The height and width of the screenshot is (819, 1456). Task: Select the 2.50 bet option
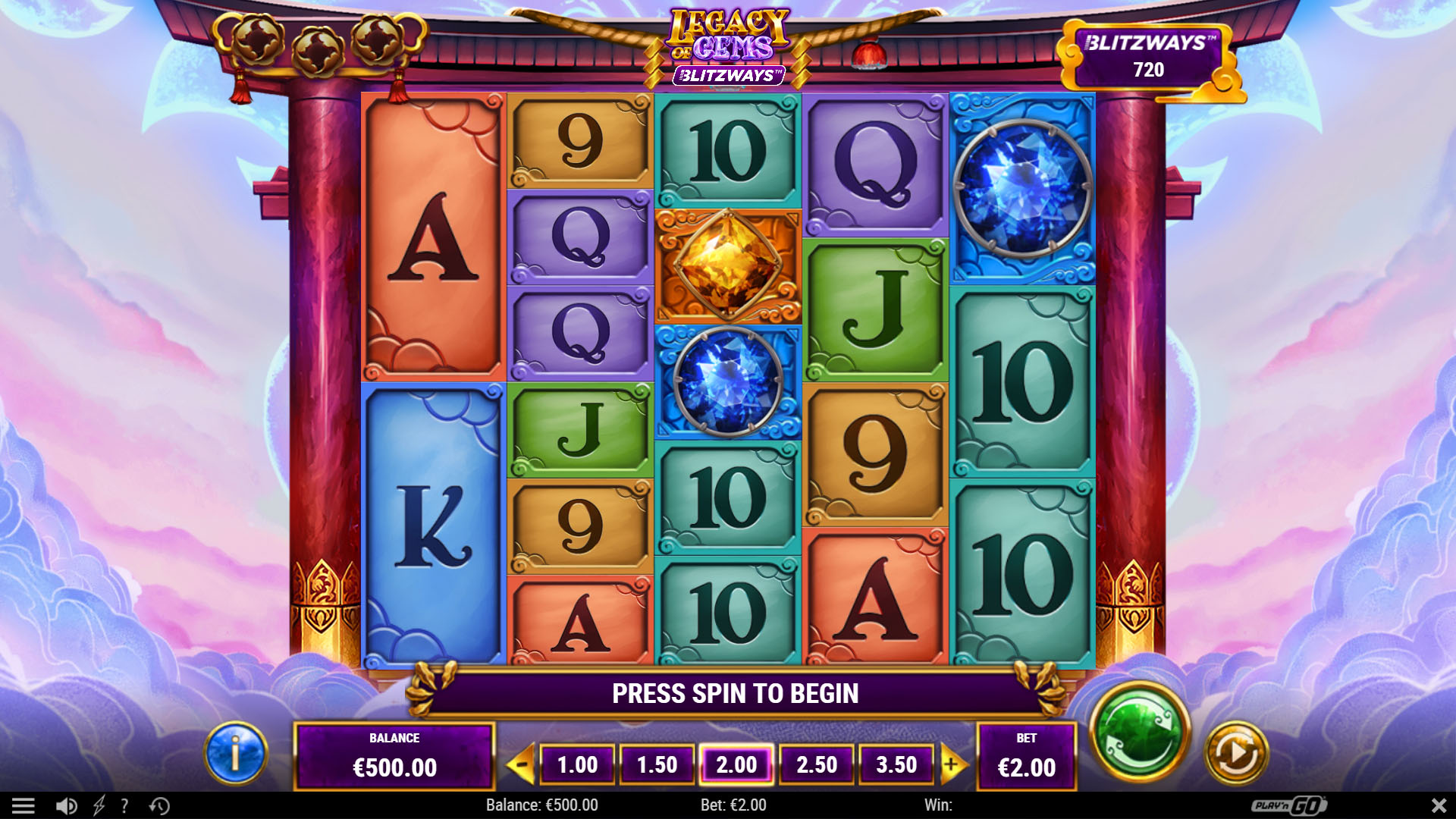pyautogui.click(x=817, y=764)
